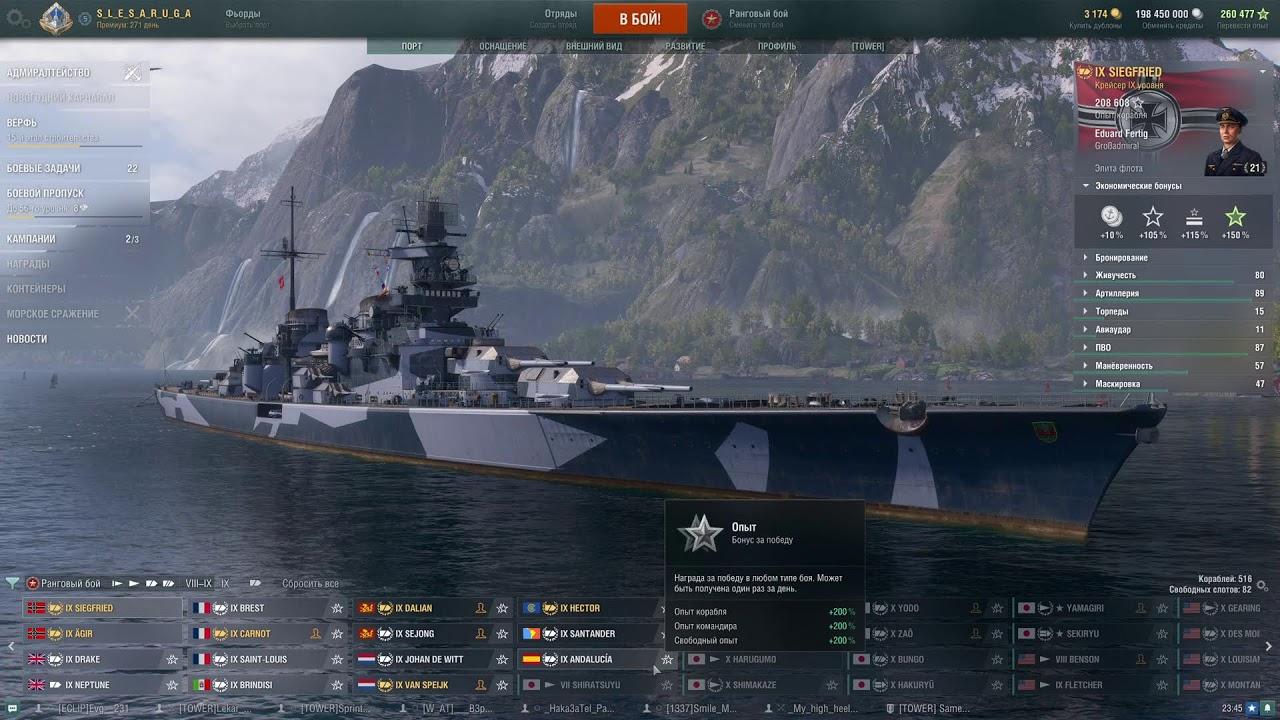
Task: Open the Адмиралтейство menu
Action: 48,73
